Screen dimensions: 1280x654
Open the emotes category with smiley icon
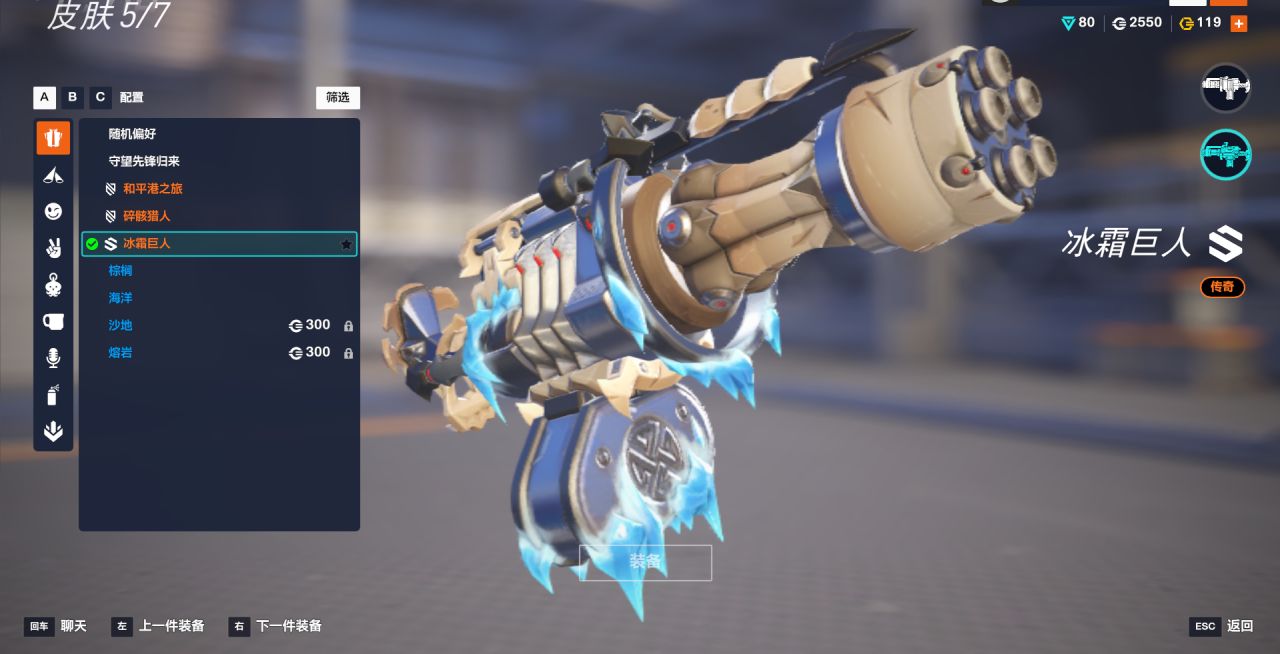53,211
